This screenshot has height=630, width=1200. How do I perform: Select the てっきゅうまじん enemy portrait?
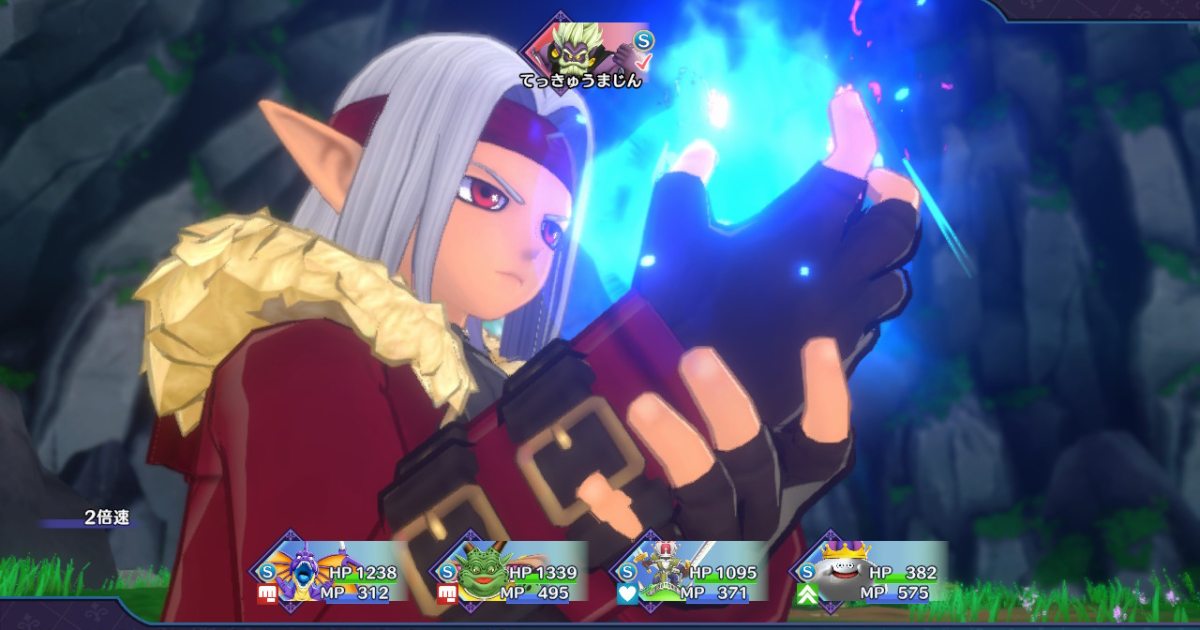(578, 46)
